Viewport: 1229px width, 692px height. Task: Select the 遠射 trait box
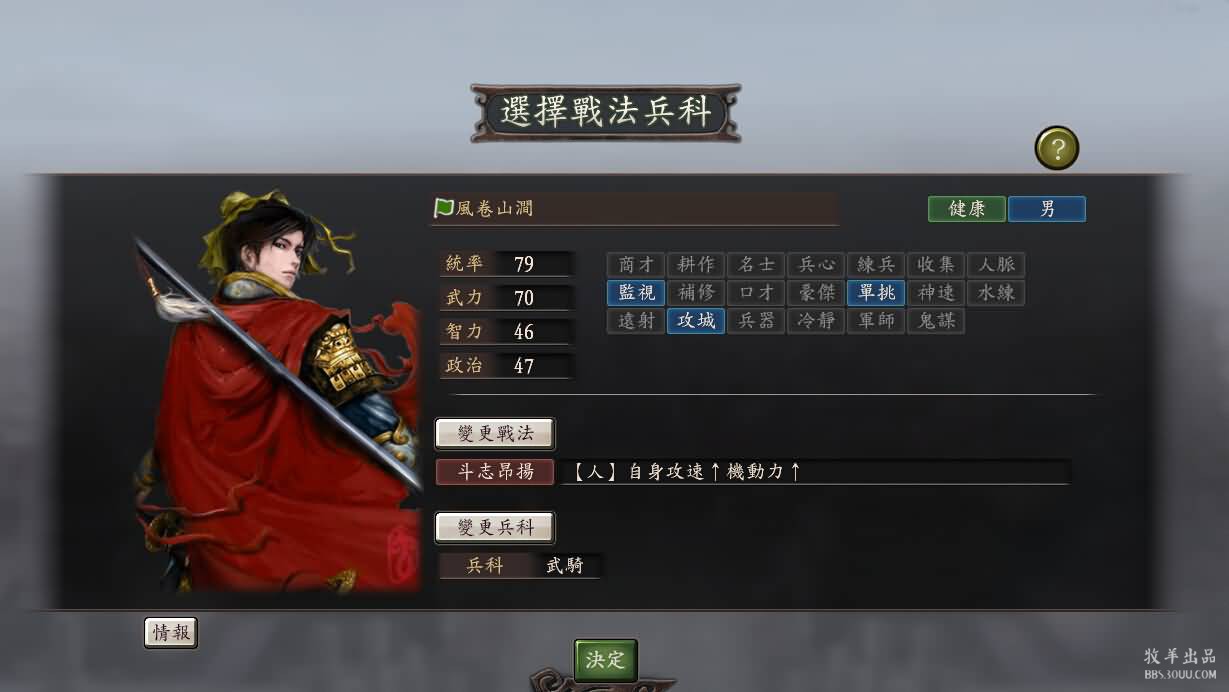636,321
